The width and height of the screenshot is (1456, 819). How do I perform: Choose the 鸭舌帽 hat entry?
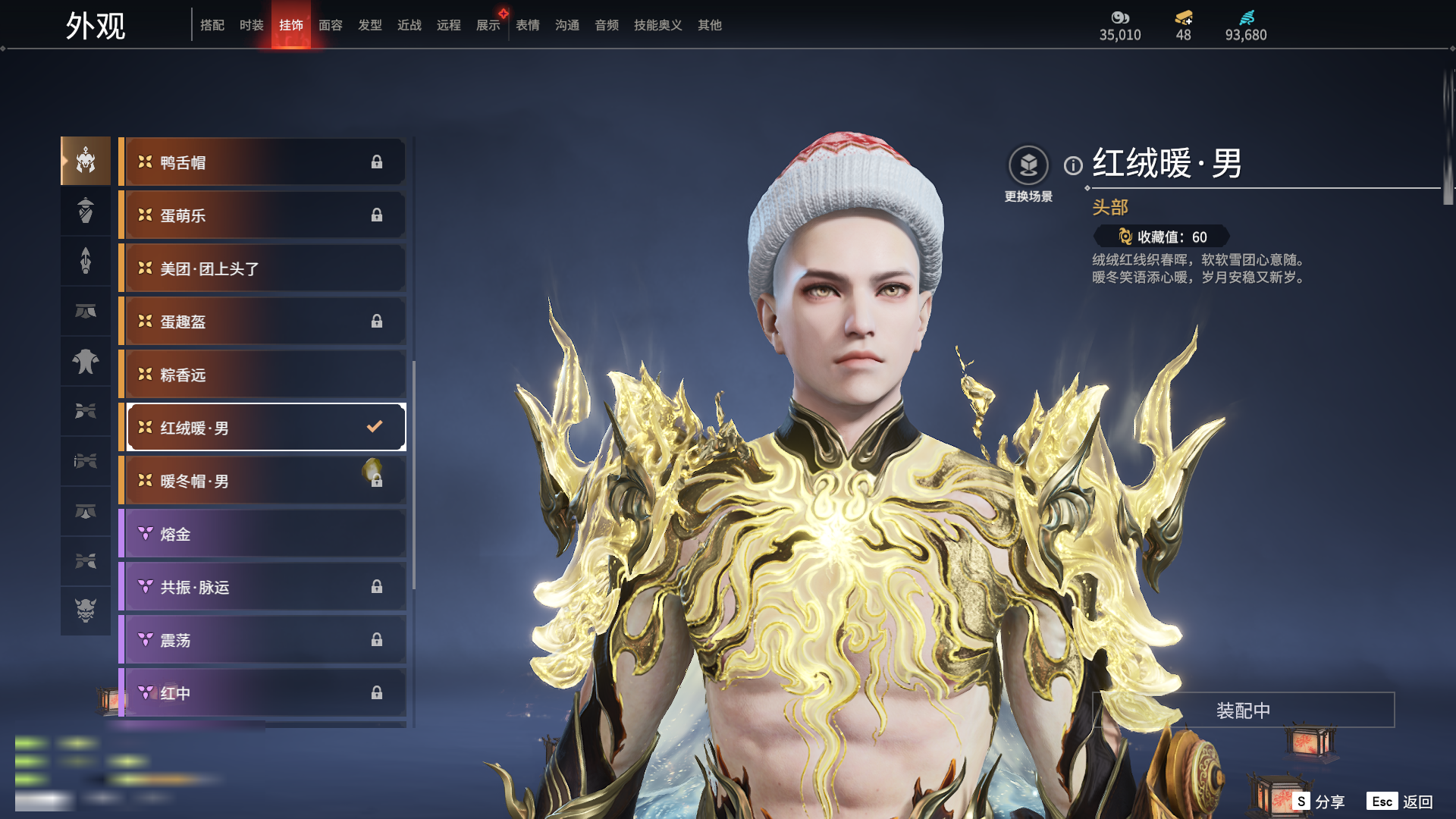pyautogui.click(x=263, y=162)
